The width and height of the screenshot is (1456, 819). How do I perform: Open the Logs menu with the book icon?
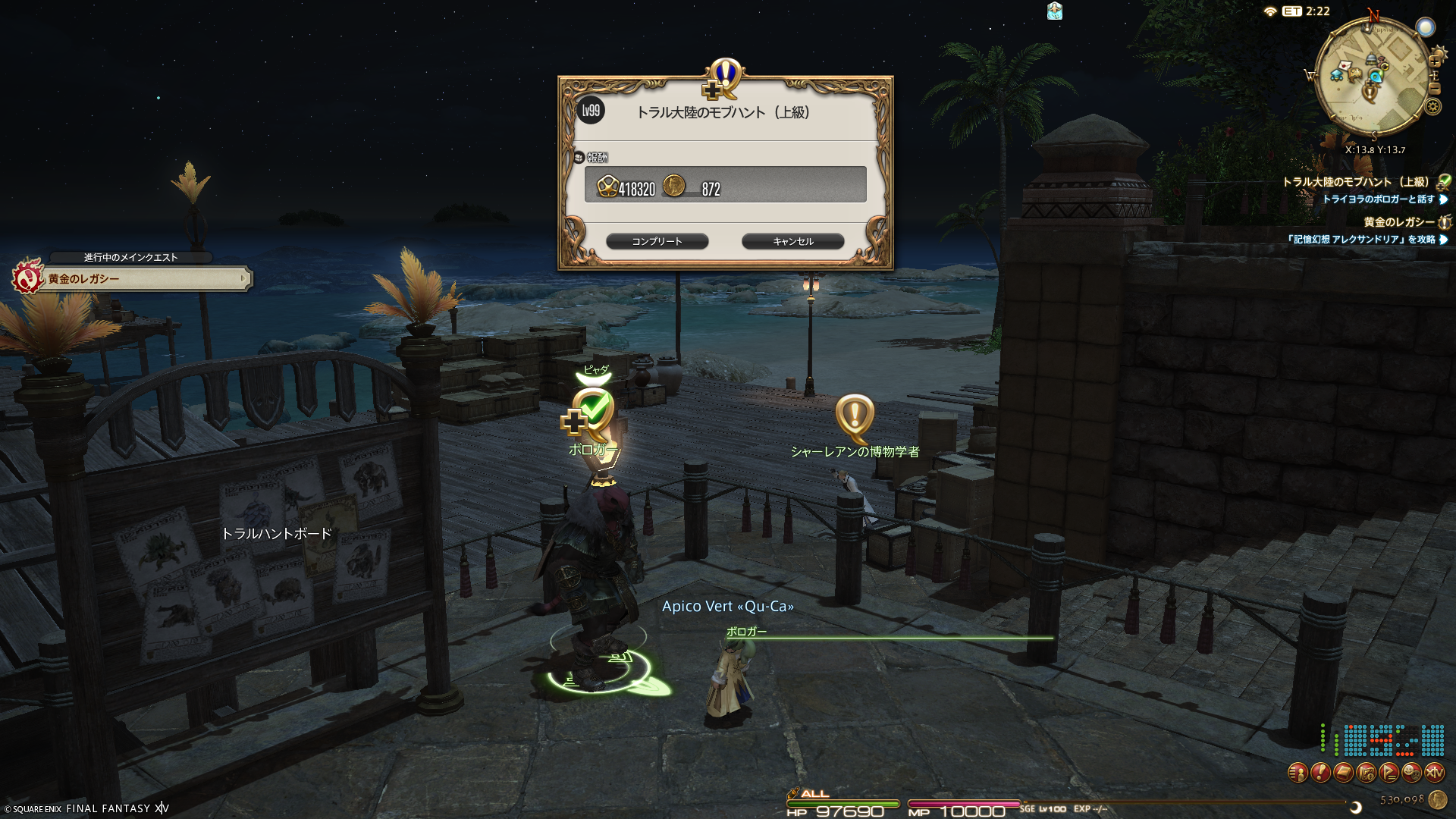(x=1343, y=773)
